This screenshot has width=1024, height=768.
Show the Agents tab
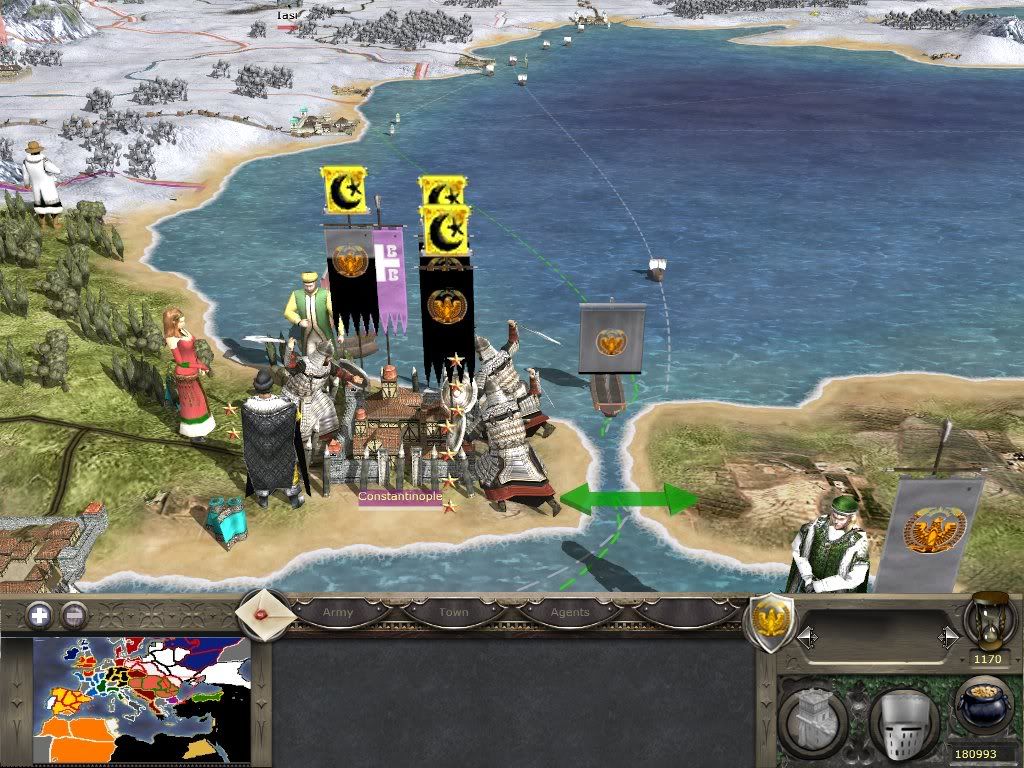570,612
